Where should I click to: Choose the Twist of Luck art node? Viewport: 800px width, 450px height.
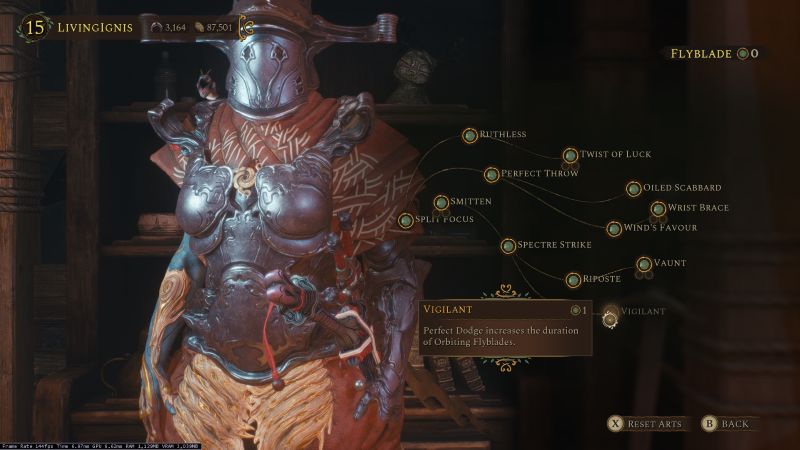point(570,155)
